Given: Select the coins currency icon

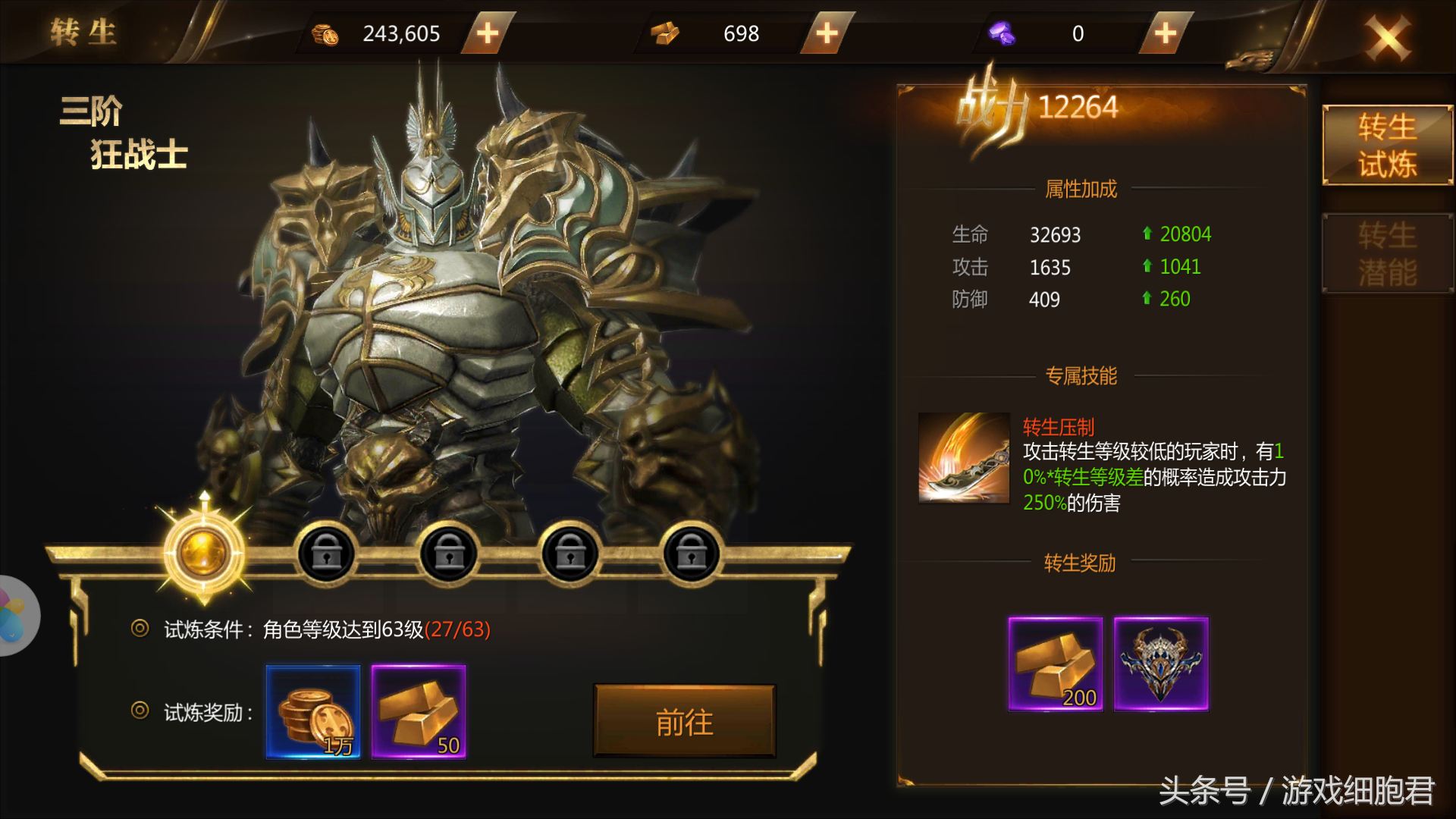Looking at the screenshot, I should [326, 33].
